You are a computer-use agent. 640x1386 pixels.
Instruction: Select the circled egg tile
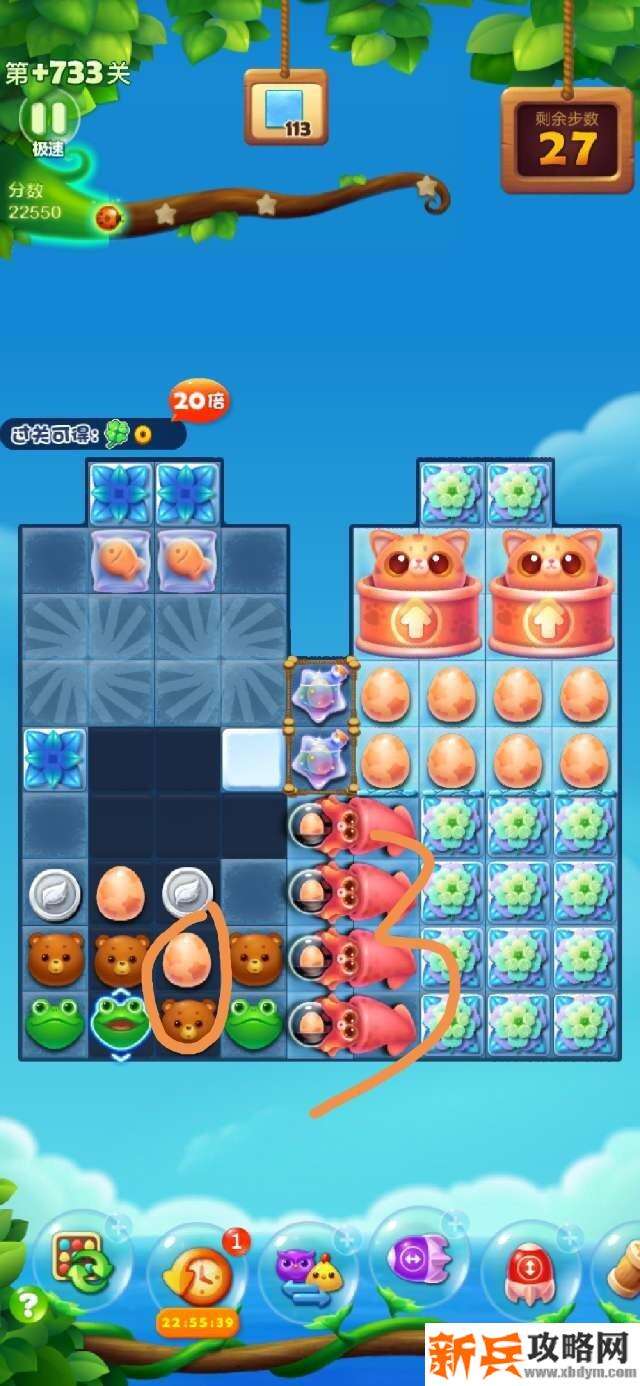tap(186, 957)
